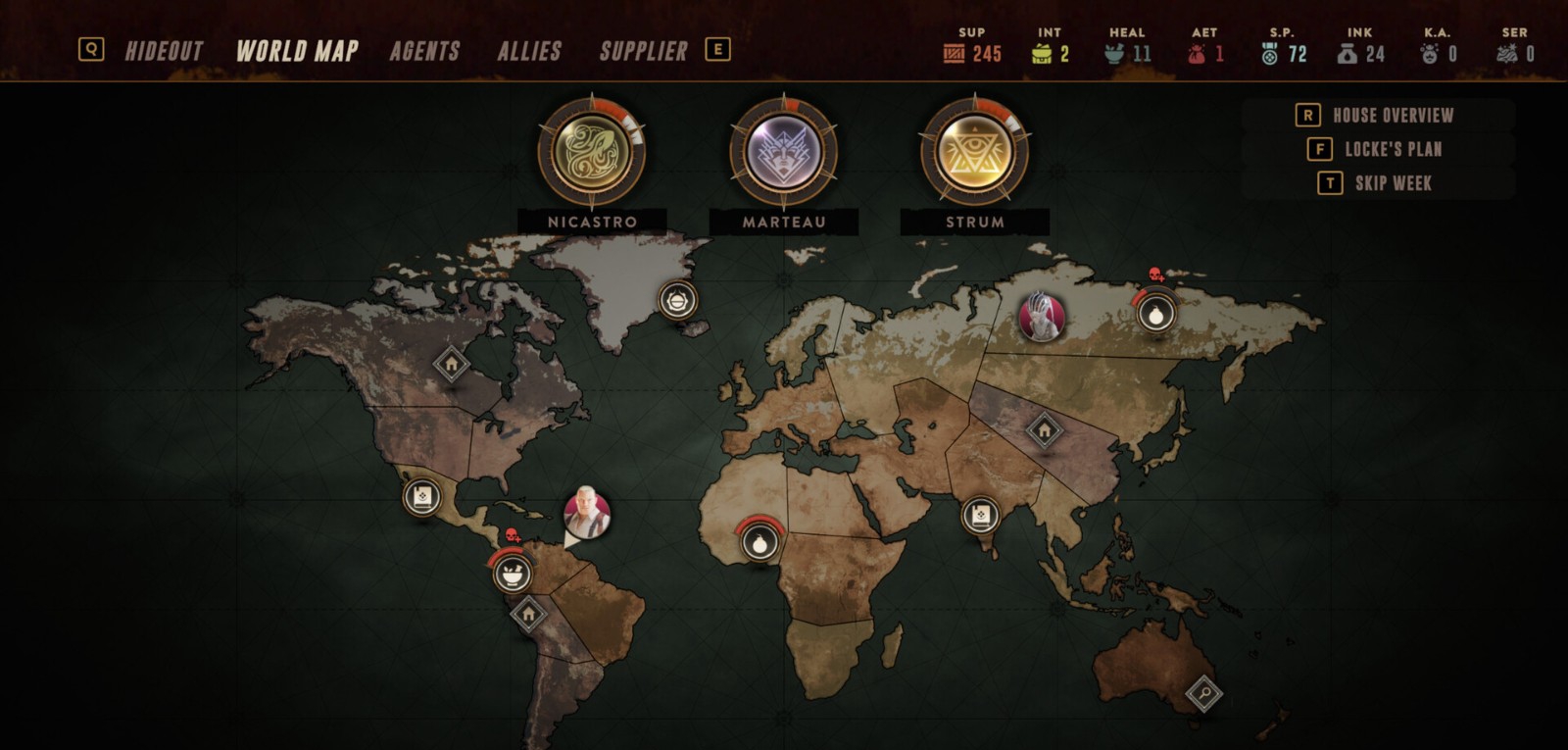1568x750 pixels.
Task: Select the Nicastro house emblem
Action: 591,152
